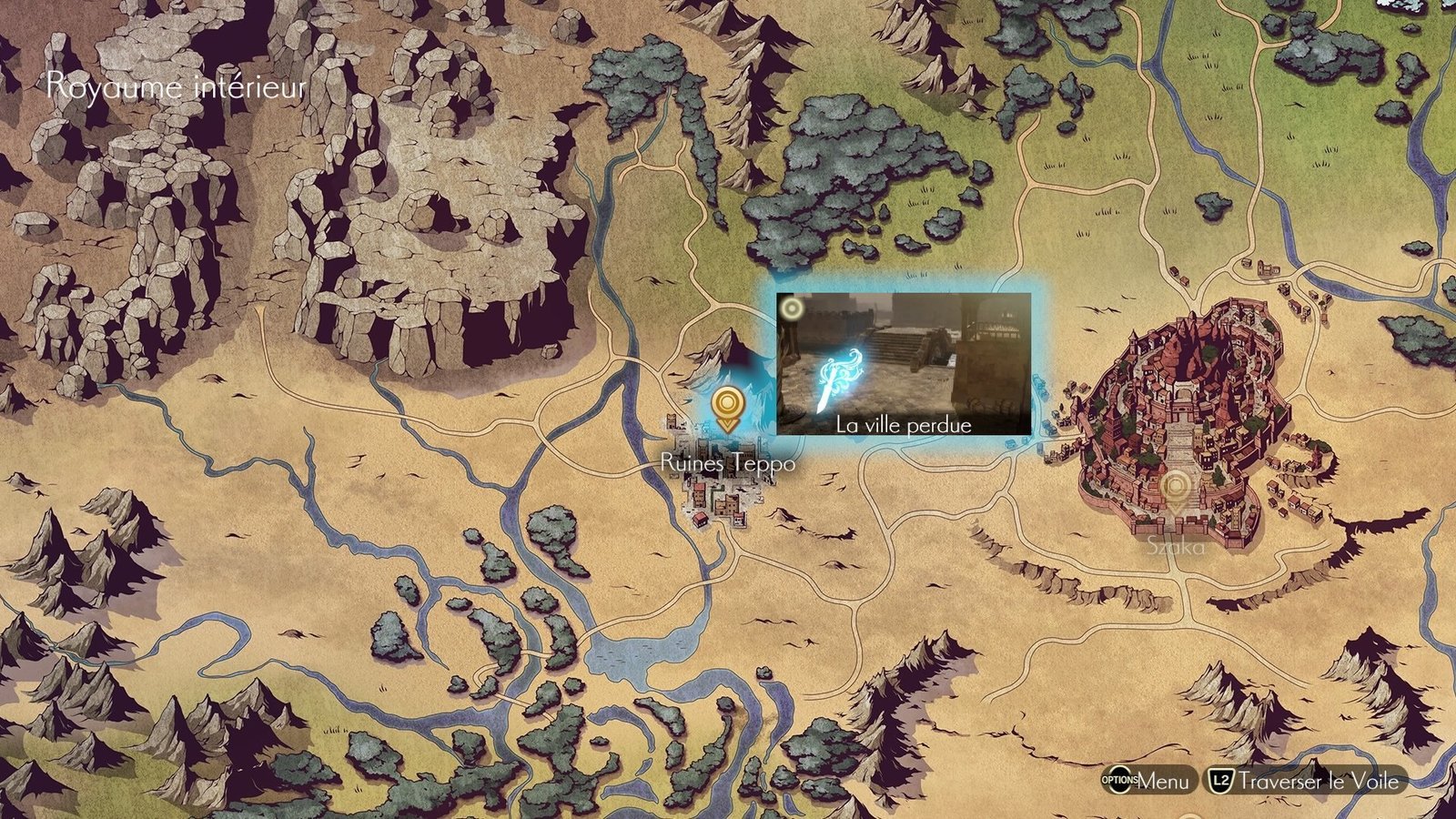The image size is (1456, 819).
Task: Activate Traverser le Voile
Action: coord(1305,781)
